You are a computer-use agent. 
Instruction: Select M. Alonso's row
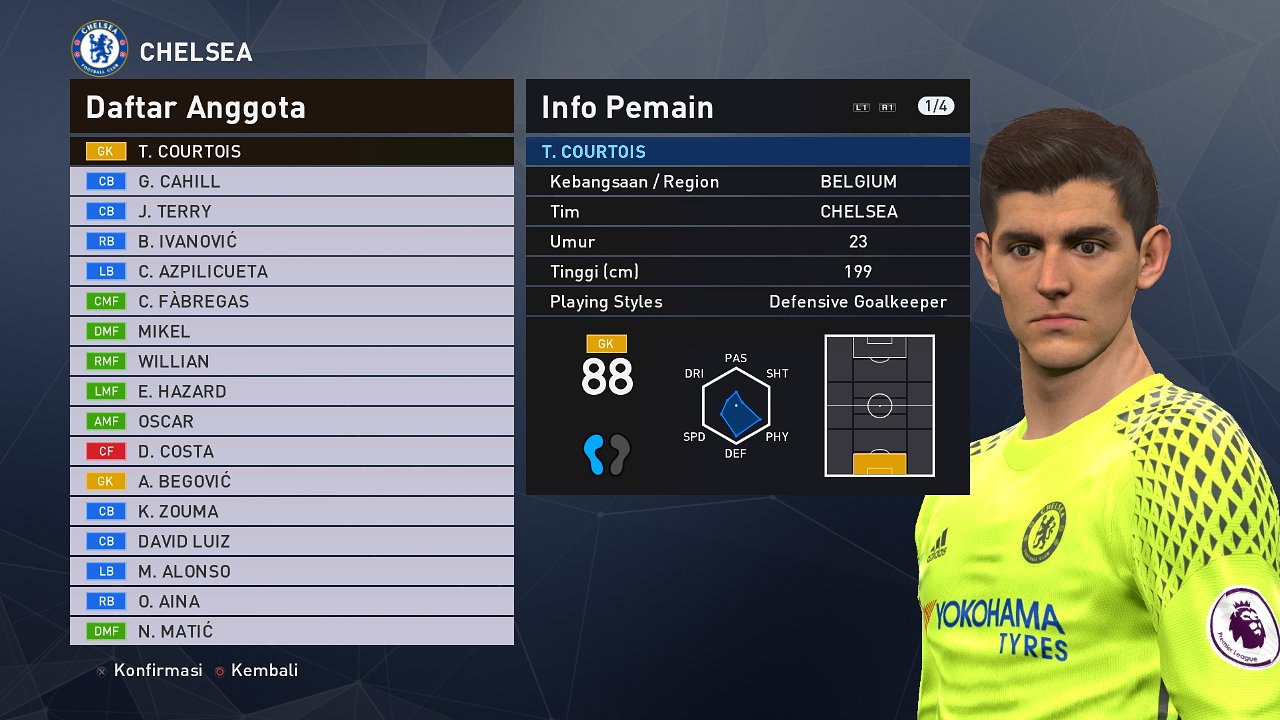[291, 572]
